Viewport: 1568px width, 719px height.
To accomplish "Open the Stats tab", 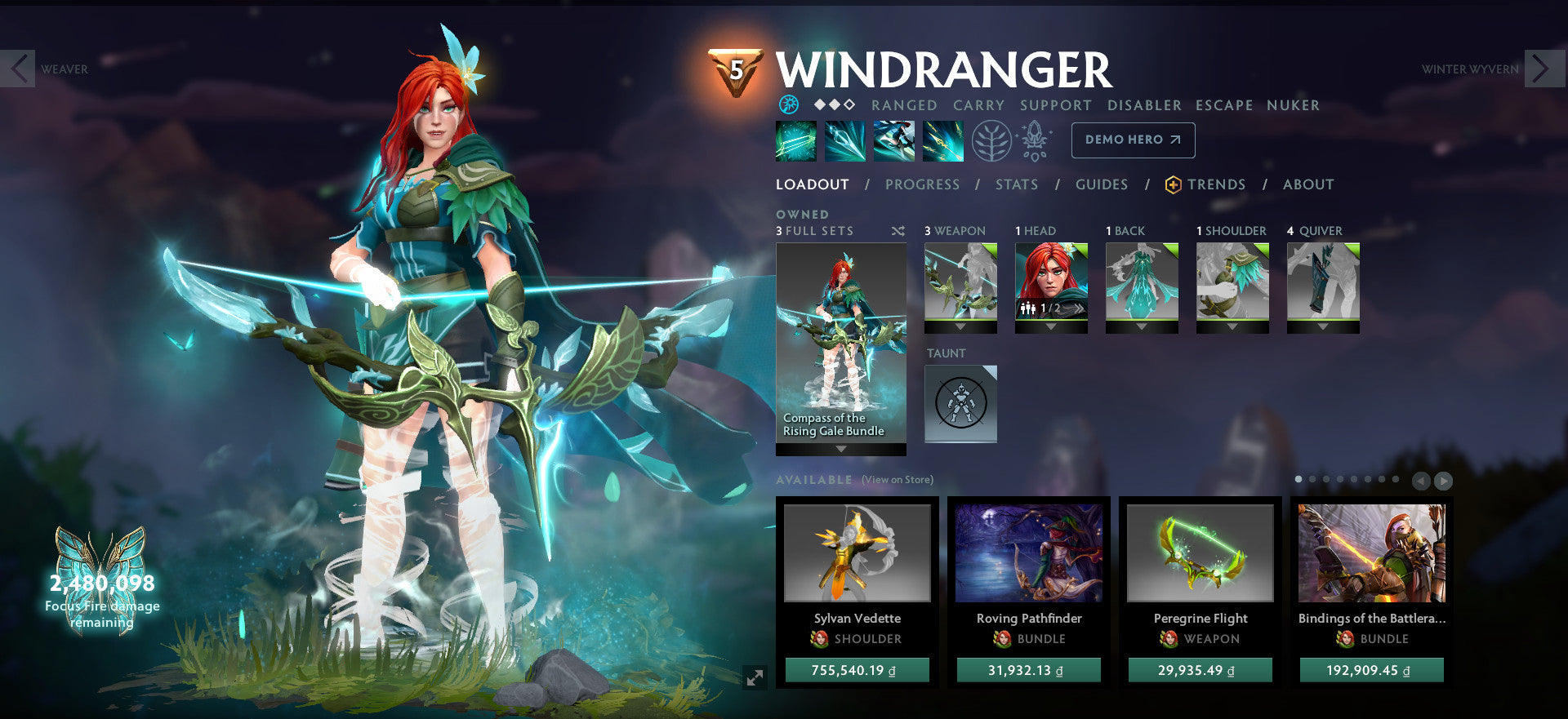I will pyautogui.click(x=1015, y=184).
